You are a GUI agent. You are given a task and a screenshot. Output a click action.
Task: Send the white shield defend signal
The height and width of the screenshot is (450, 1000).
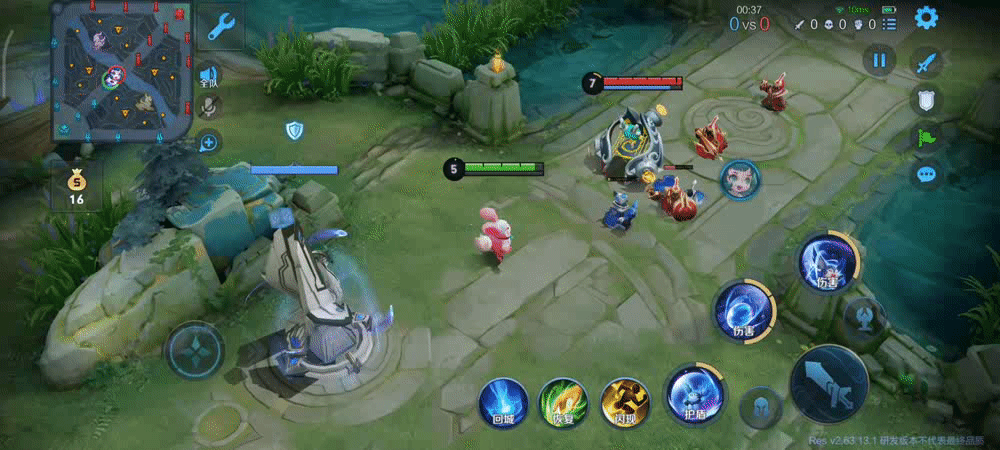927,99
